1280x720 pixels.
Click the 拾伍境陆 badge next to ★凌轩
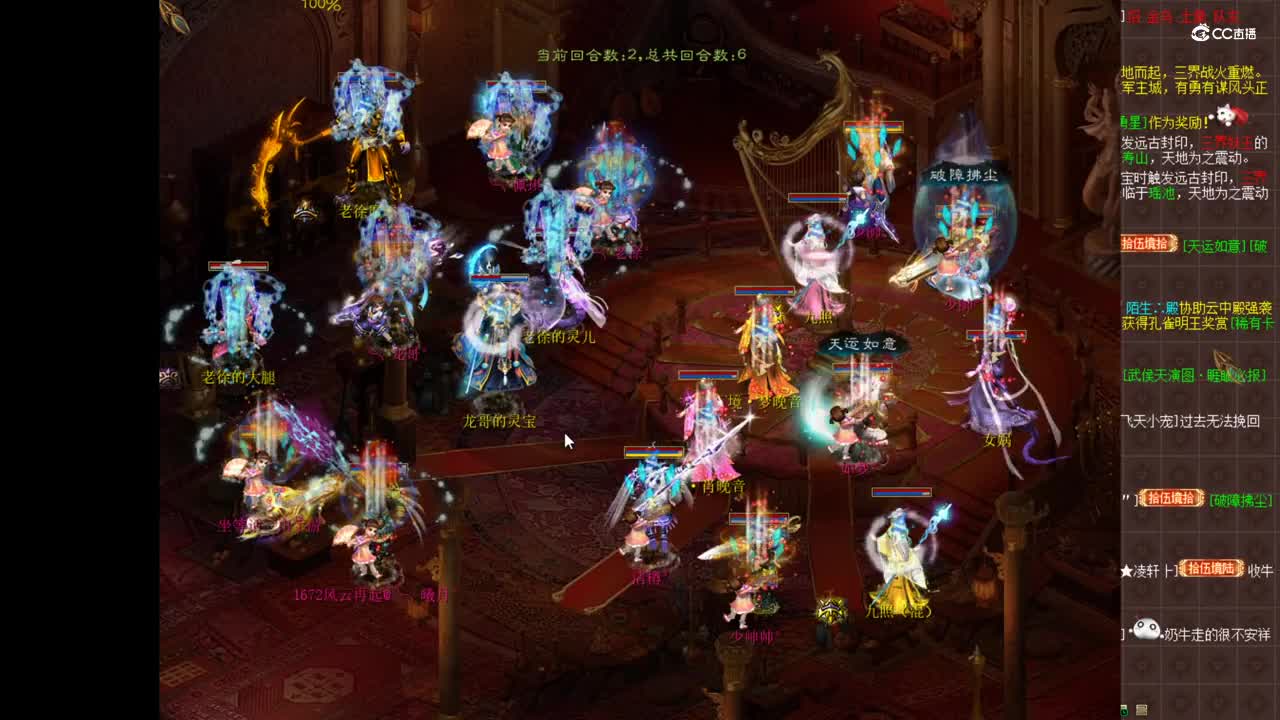tap(1210, 569)
